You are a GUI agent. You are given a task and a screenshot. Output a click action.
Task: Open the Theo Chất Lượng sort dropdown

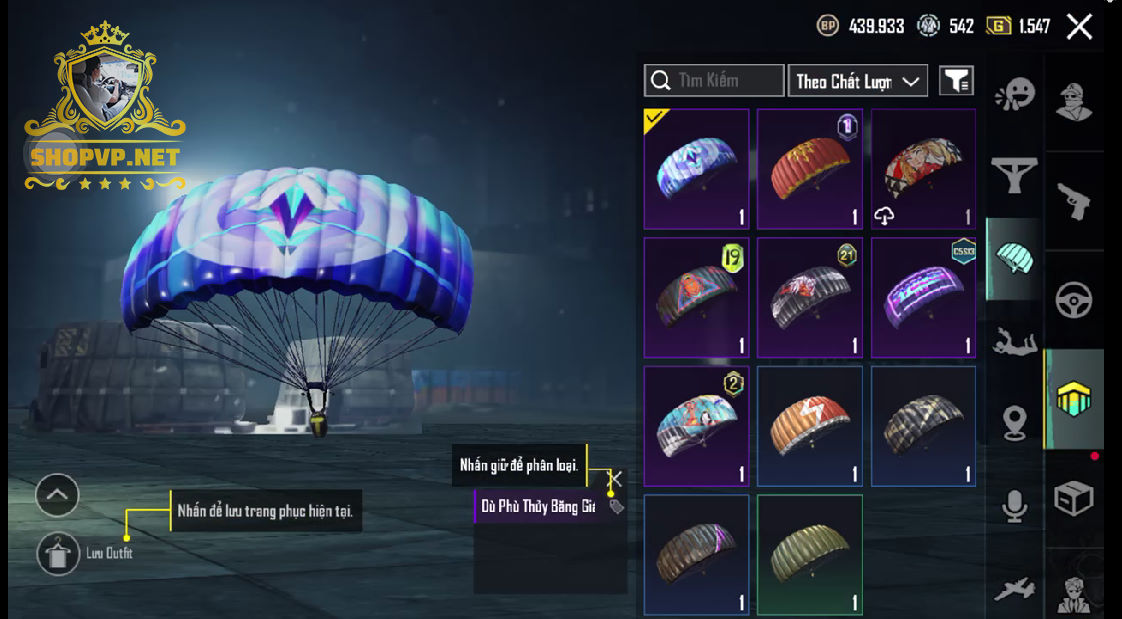tap(857, 81)
